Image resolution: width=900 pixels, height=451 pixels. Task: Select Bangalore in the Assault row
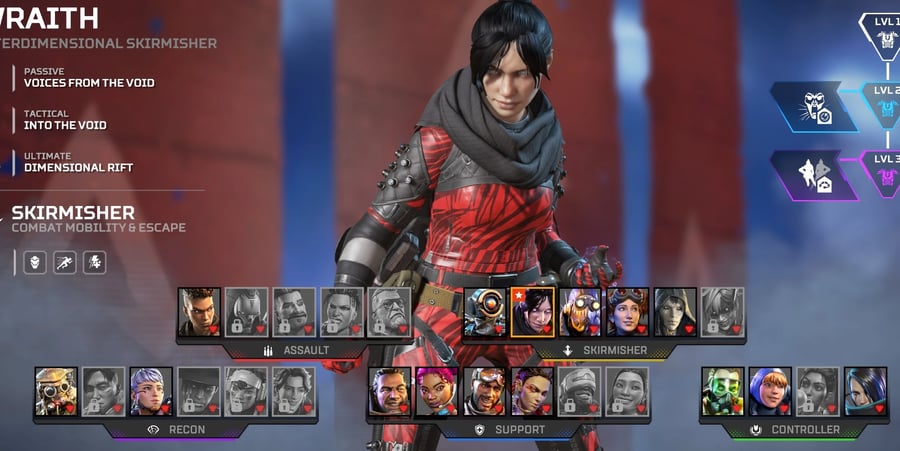point(199,312)
